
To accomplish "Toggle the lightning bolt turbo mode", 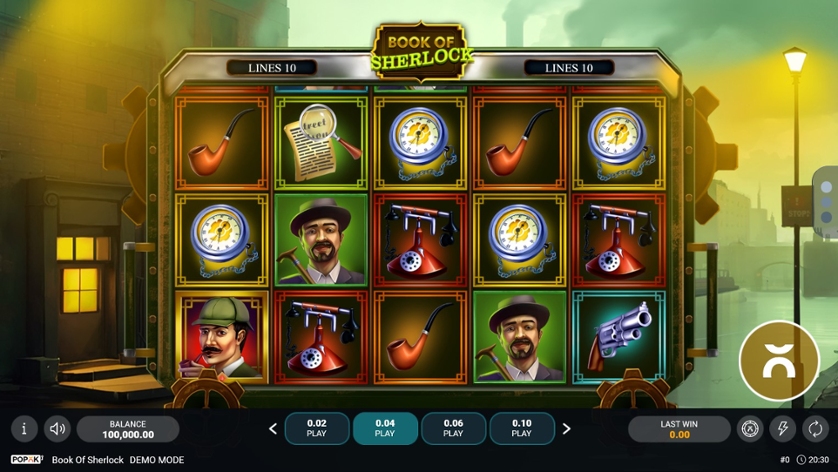I will 783,429.
